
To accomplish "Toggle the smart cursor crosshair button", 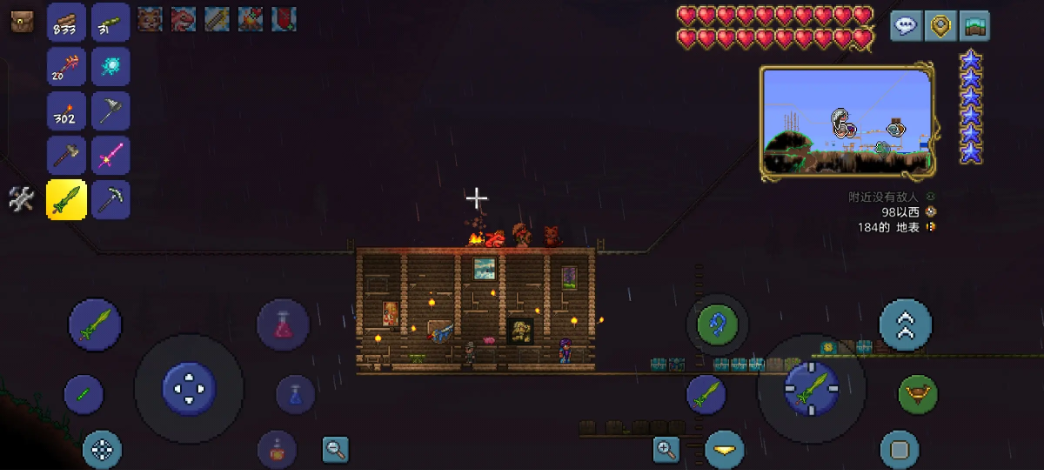I will click(x=101, y=450).
